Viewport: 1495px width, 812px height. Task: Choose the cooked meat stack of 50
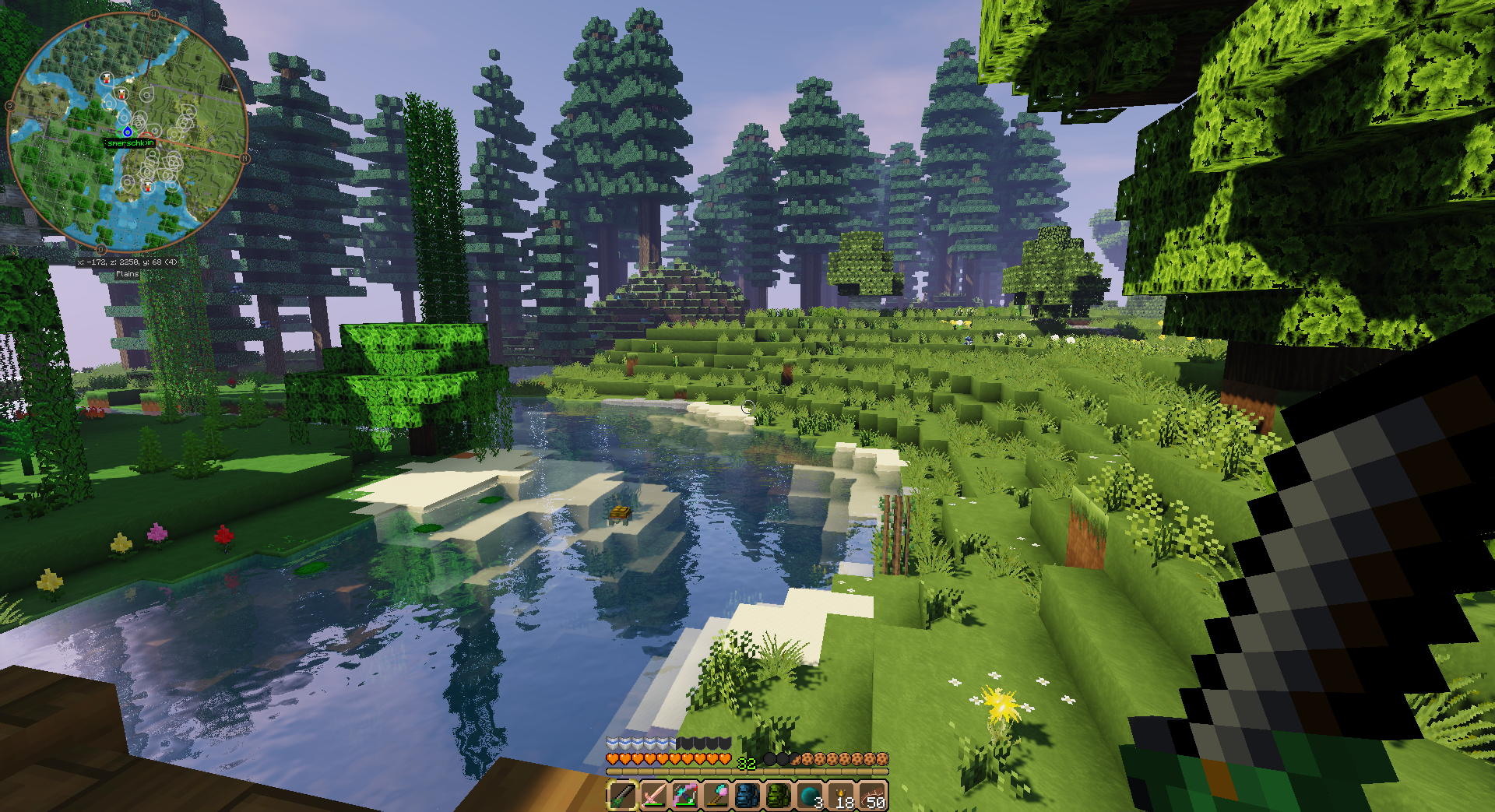click(x=873, y=796)
